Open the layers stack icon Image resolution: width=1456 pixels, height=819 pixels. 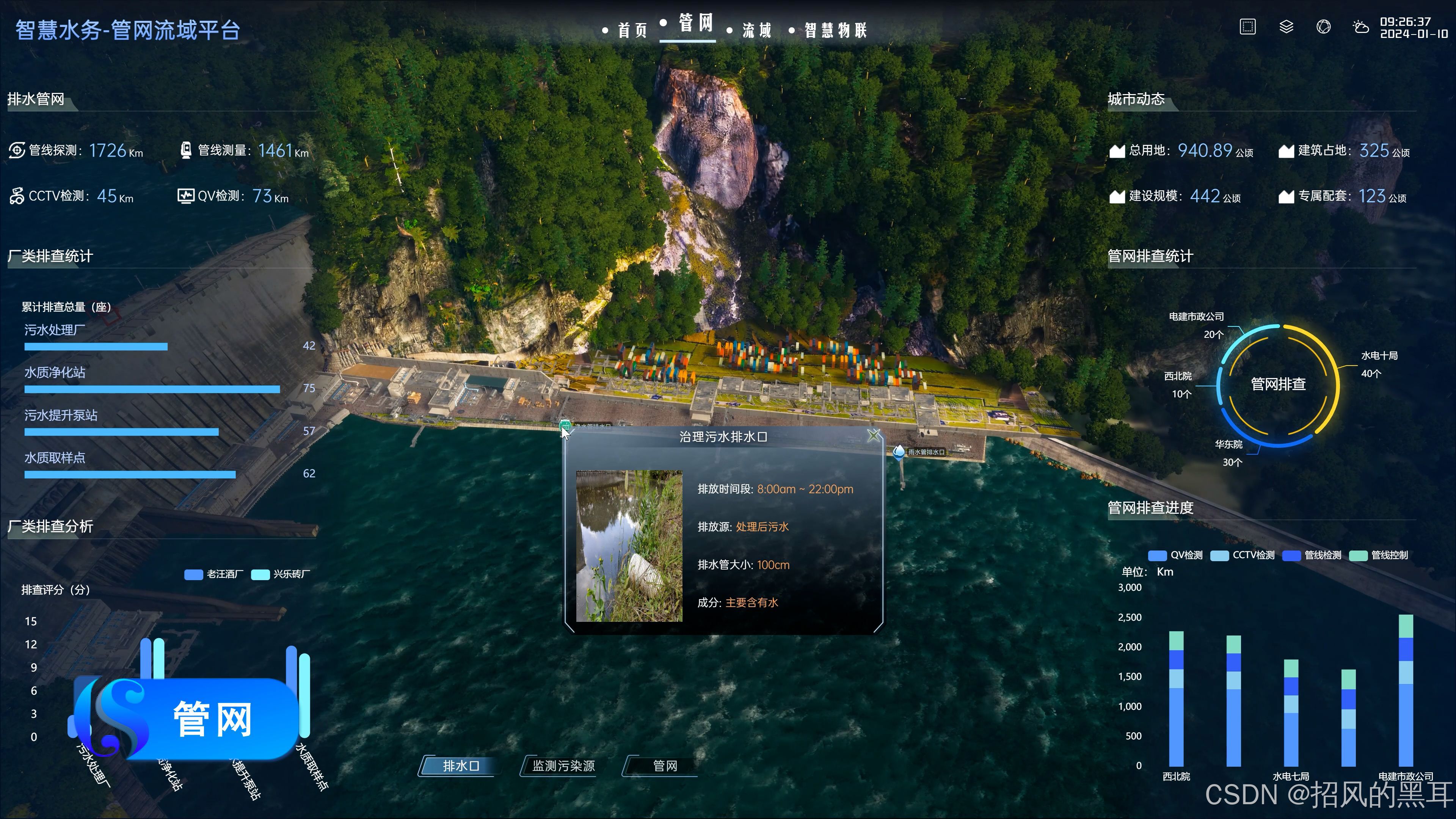pos(1286,27)
